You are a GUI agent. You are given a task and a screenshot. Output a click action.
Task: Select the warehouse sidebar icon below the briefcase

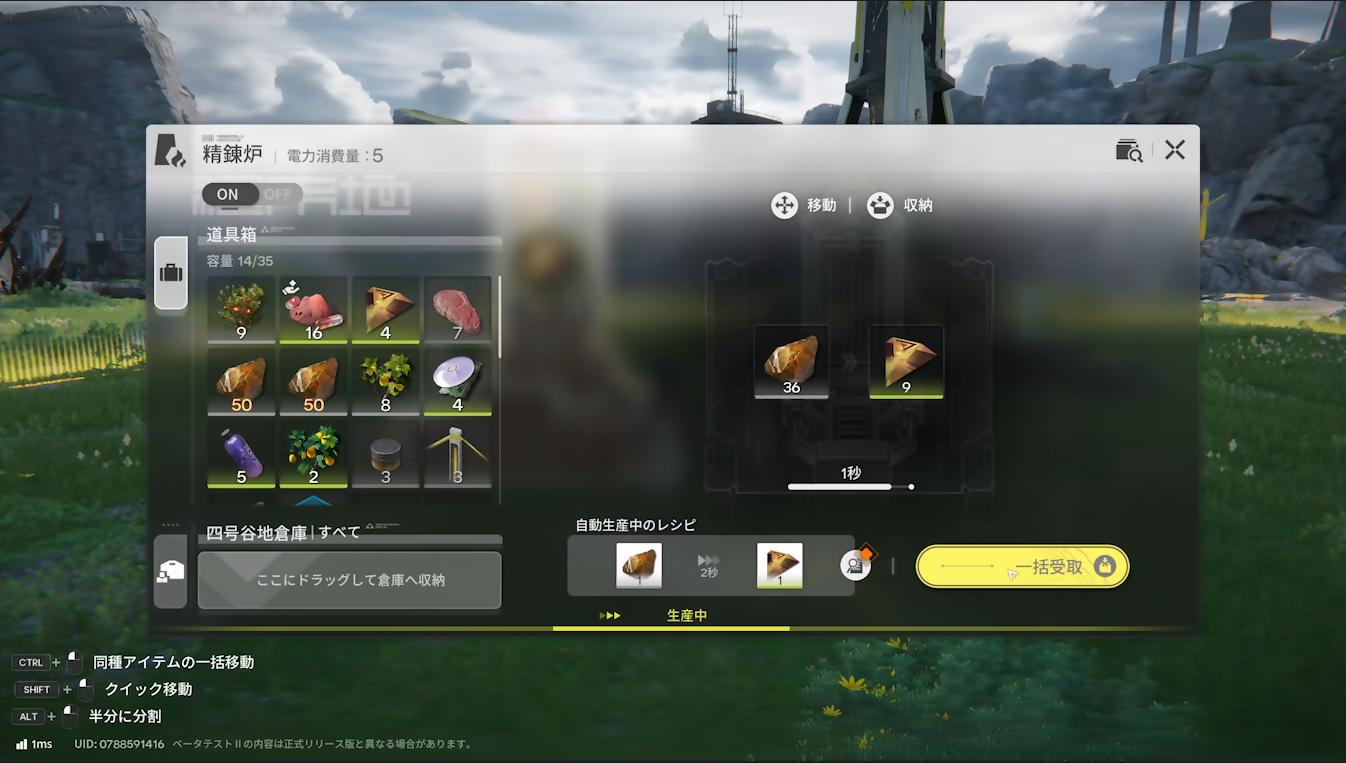pos(170,571)
